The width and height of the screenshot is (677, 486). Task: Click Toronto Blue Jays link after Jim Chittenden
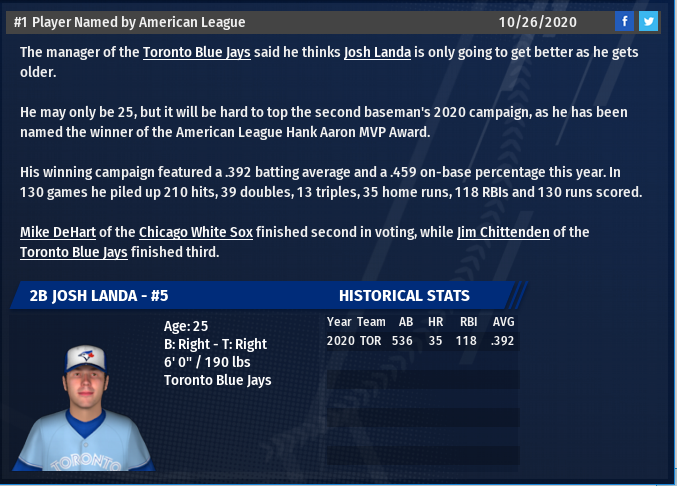click(x=74, y=252)
